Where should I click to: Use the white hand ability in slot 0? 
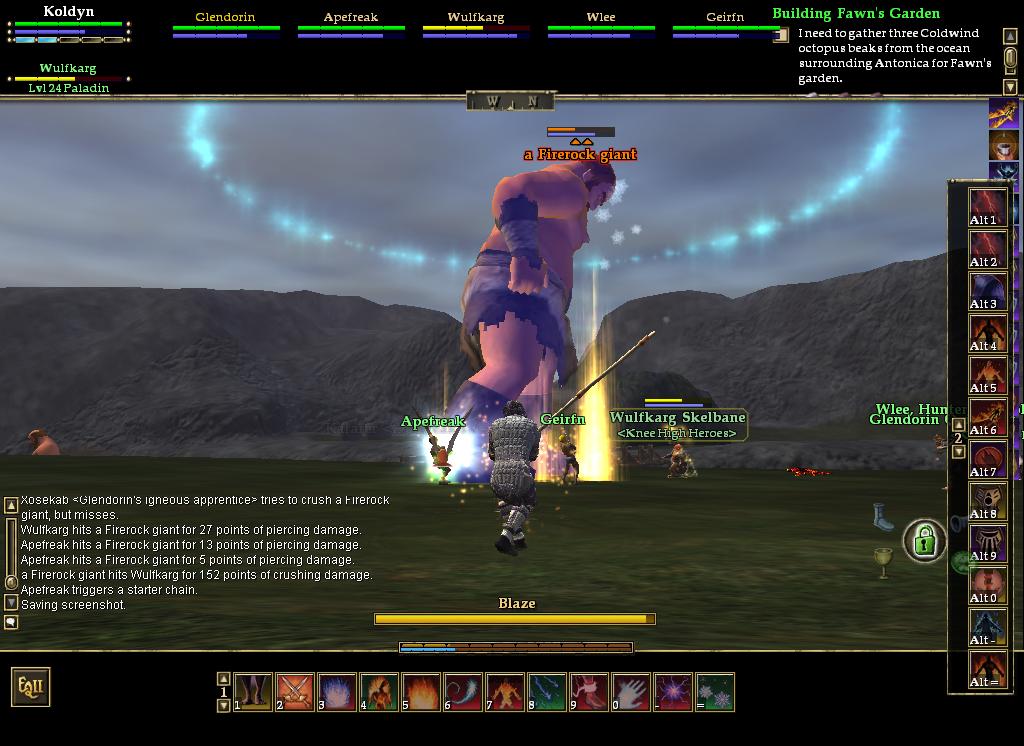[x=631, y=691]
